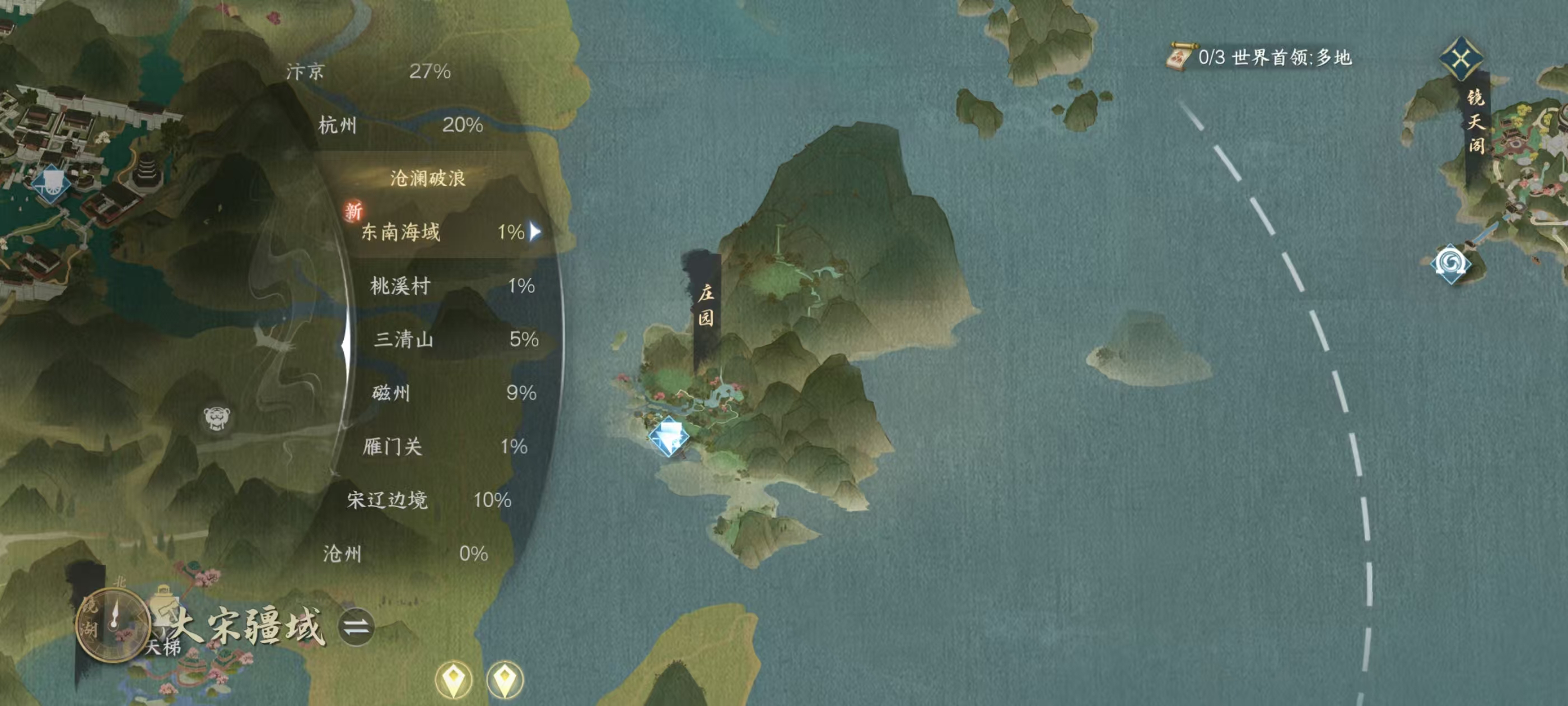Viewport: 1568px width, 706px height.
Task: Select 沧州 from the region list
Action: pos(405,554)
